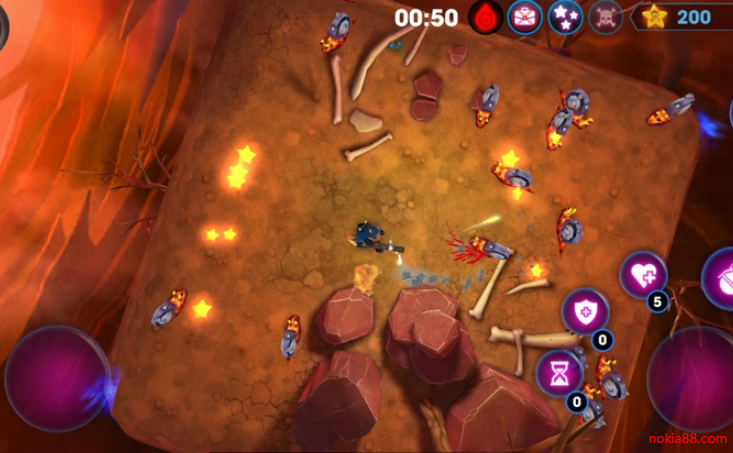Tap the bomb ability button at screen edge
Screen dimensions: 733x453
pyautogui.click(x=722, y=279)
